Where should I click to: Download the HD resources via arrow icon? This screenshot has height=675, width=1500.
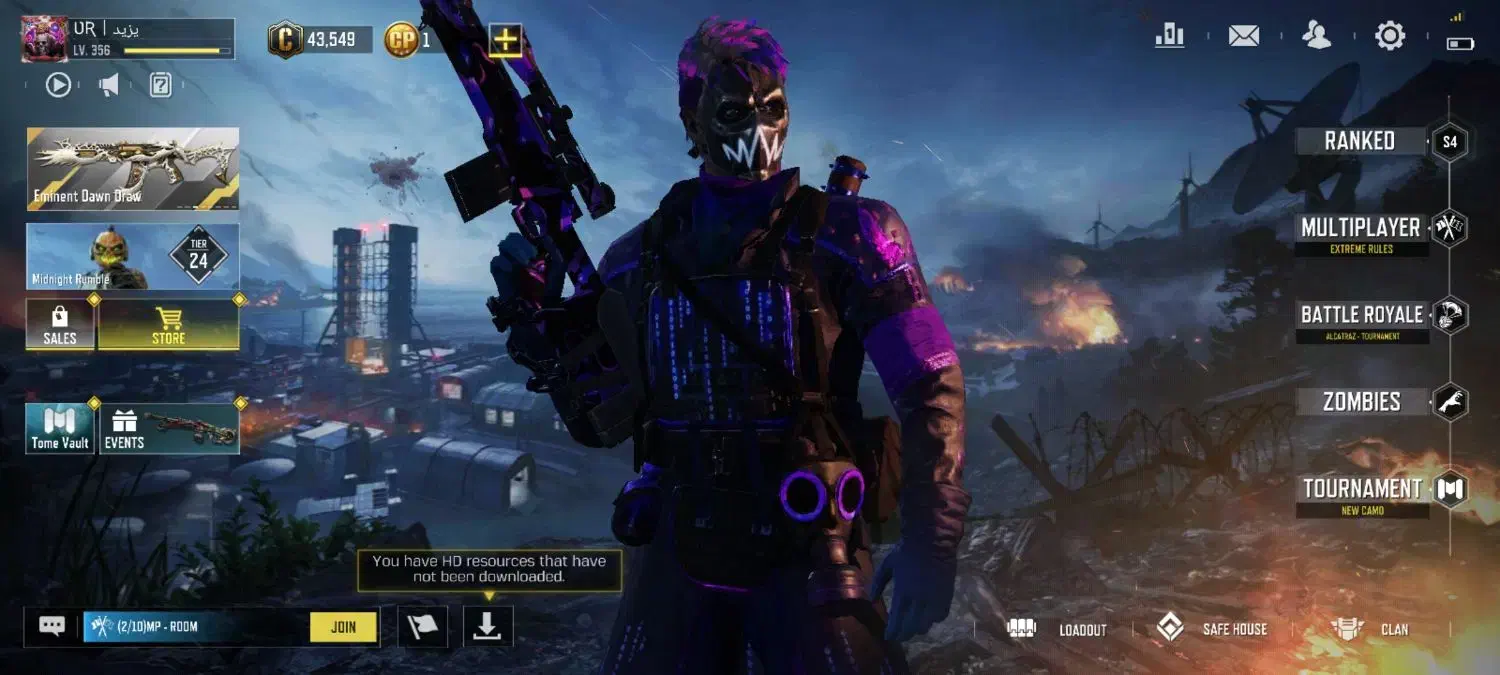tap(487, 626)
